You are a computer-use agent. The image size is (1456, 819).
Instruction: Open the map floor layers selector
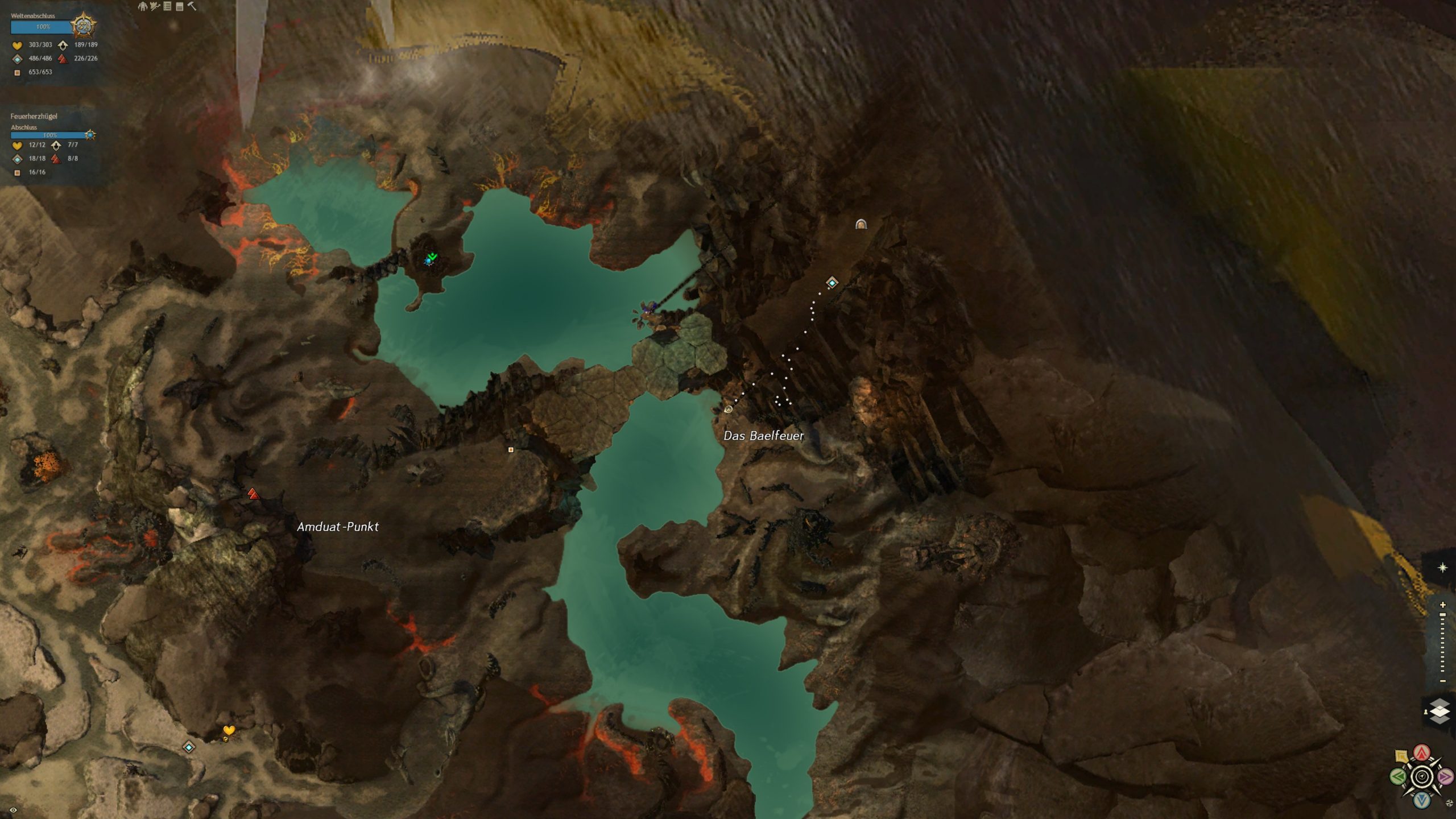click(1440, 712)
